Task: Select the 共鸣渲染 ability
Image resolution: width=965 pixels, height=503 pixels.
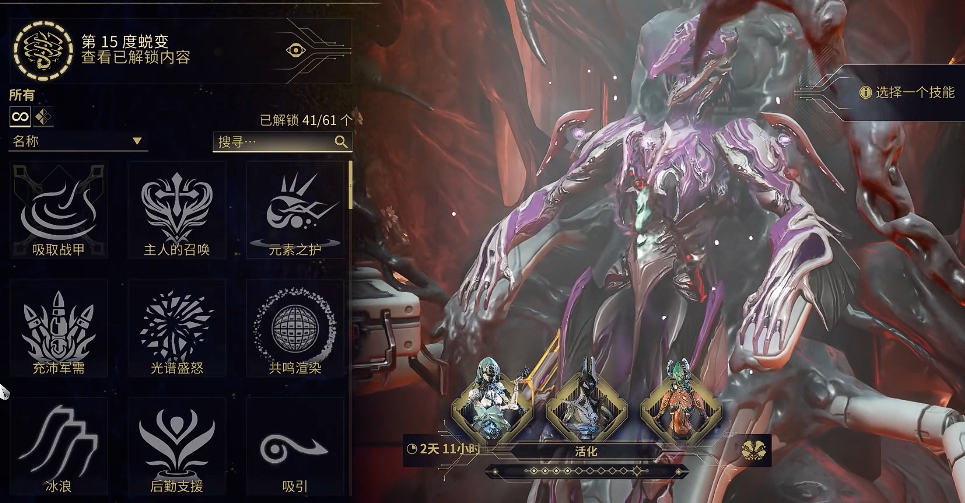Action: click(x=295, y=328)
